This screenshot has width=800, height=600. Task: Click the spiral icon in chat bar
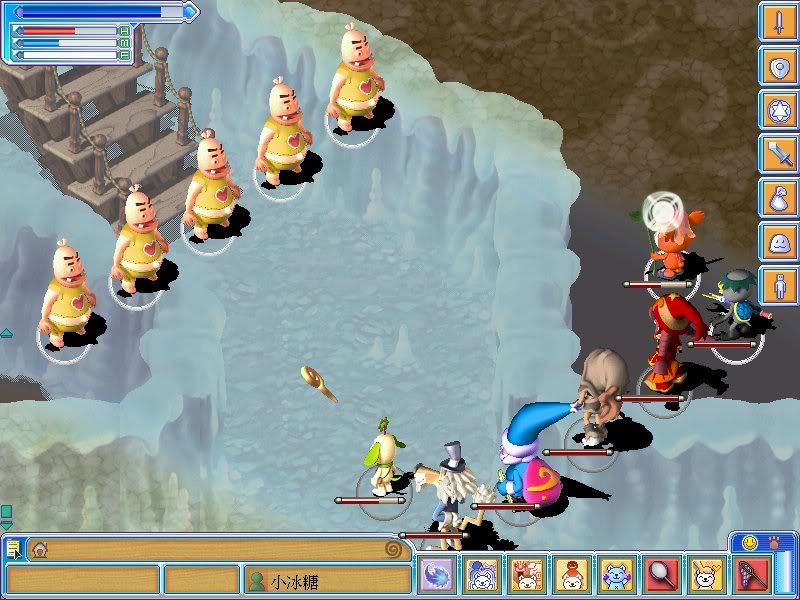point(394,549)
